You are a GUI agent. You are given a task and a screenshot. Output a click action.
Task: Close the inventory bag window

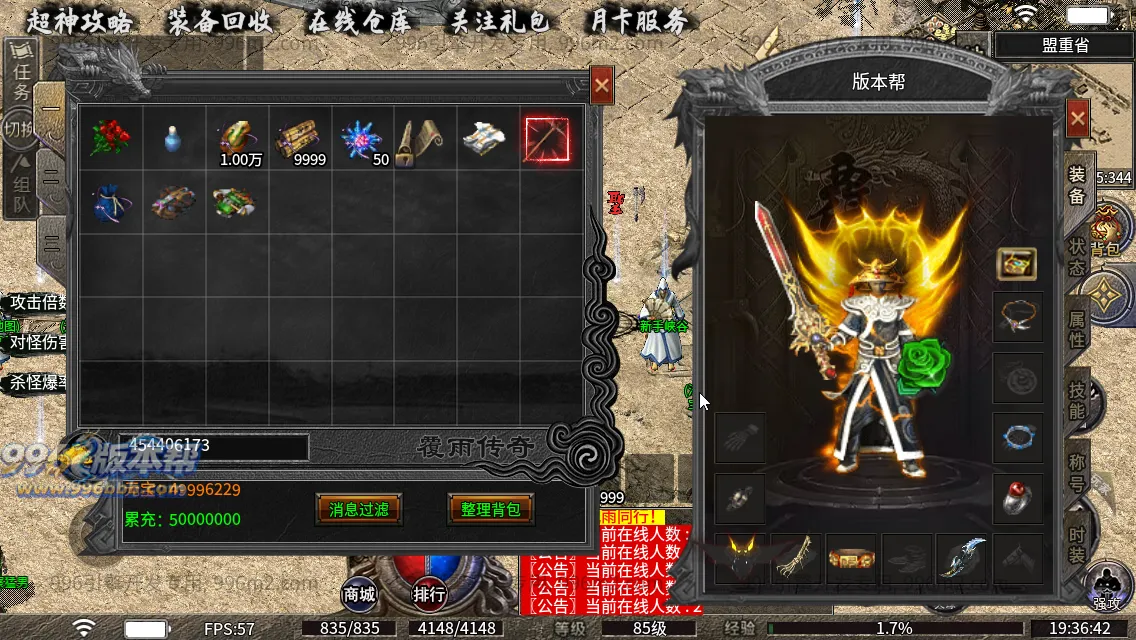point(601,87)
